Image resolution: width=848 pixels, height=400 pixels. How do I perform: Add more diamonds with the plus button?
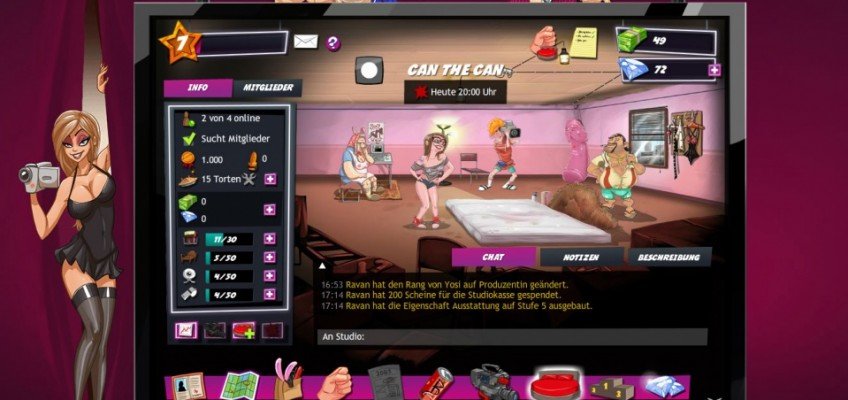point(714,70)
